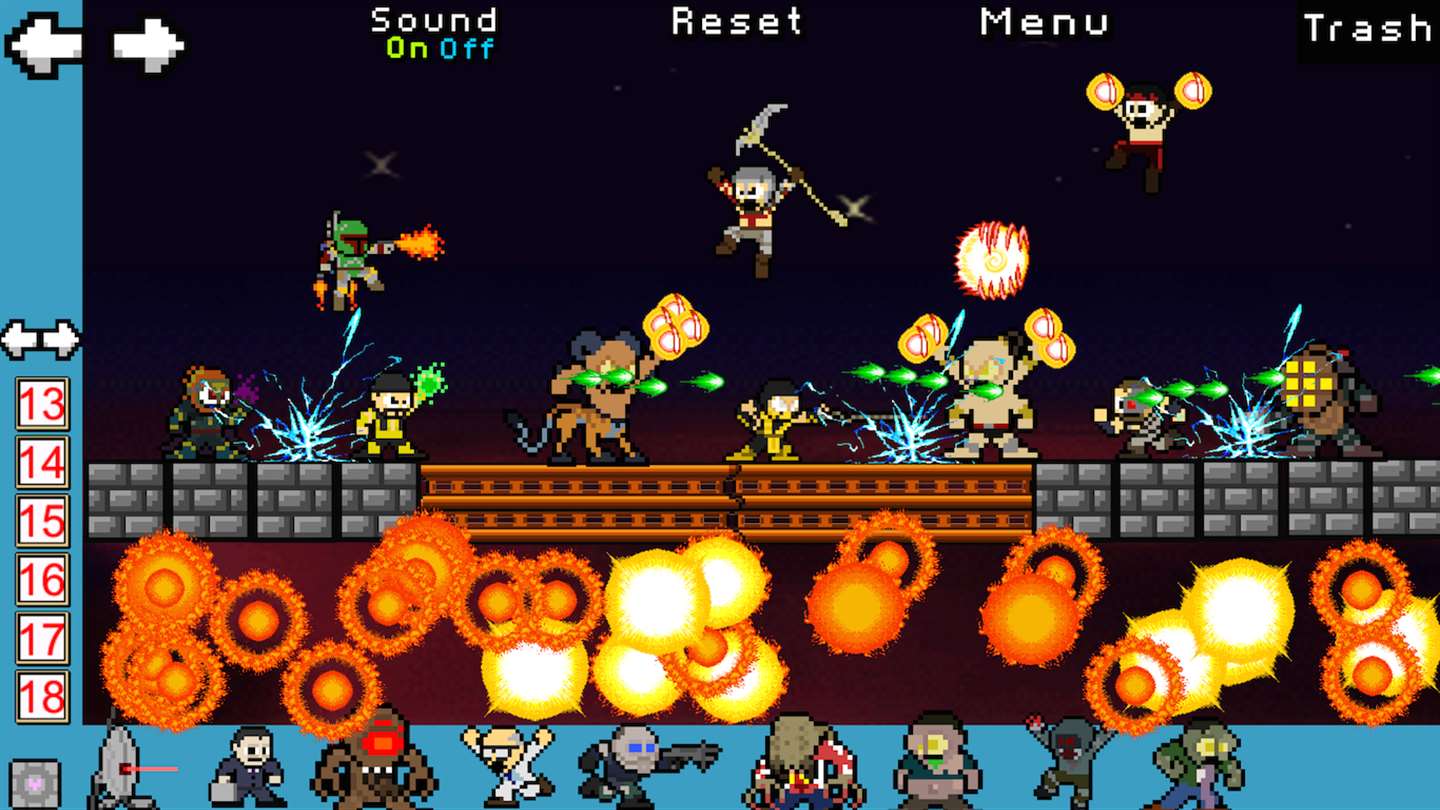Open the Menu
This screenshot has width=1440, height=810.
coord(1044,21)
